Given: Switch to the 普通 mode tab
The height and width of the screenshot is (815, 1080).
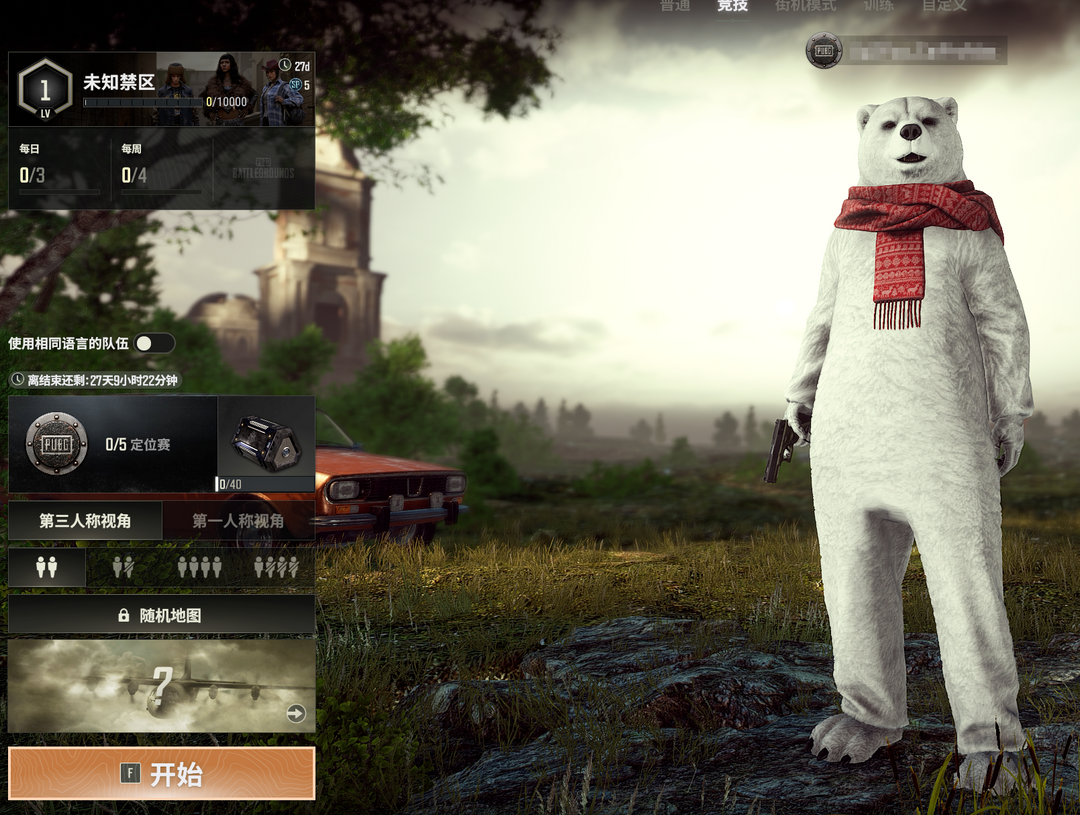Looking at the screenshot, I should [675, 5].
